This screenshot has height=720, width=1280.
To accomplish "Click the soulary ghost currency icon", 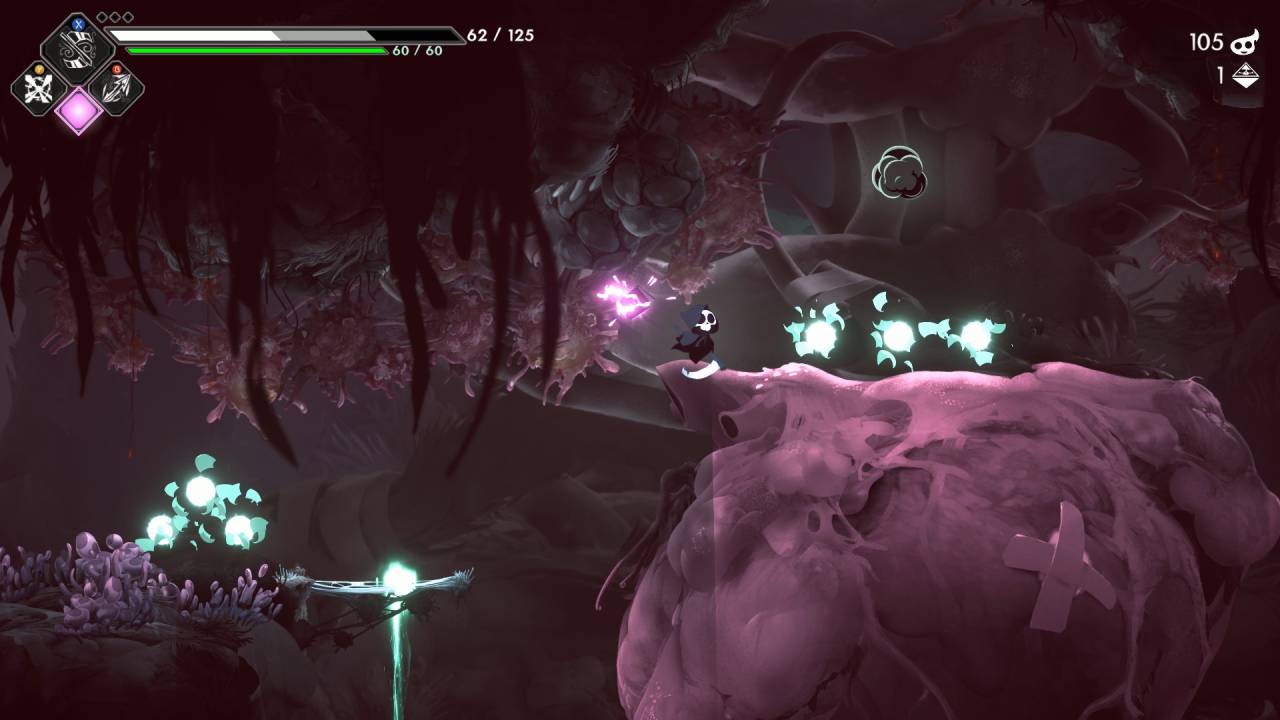I will (x=1244, y=42).
